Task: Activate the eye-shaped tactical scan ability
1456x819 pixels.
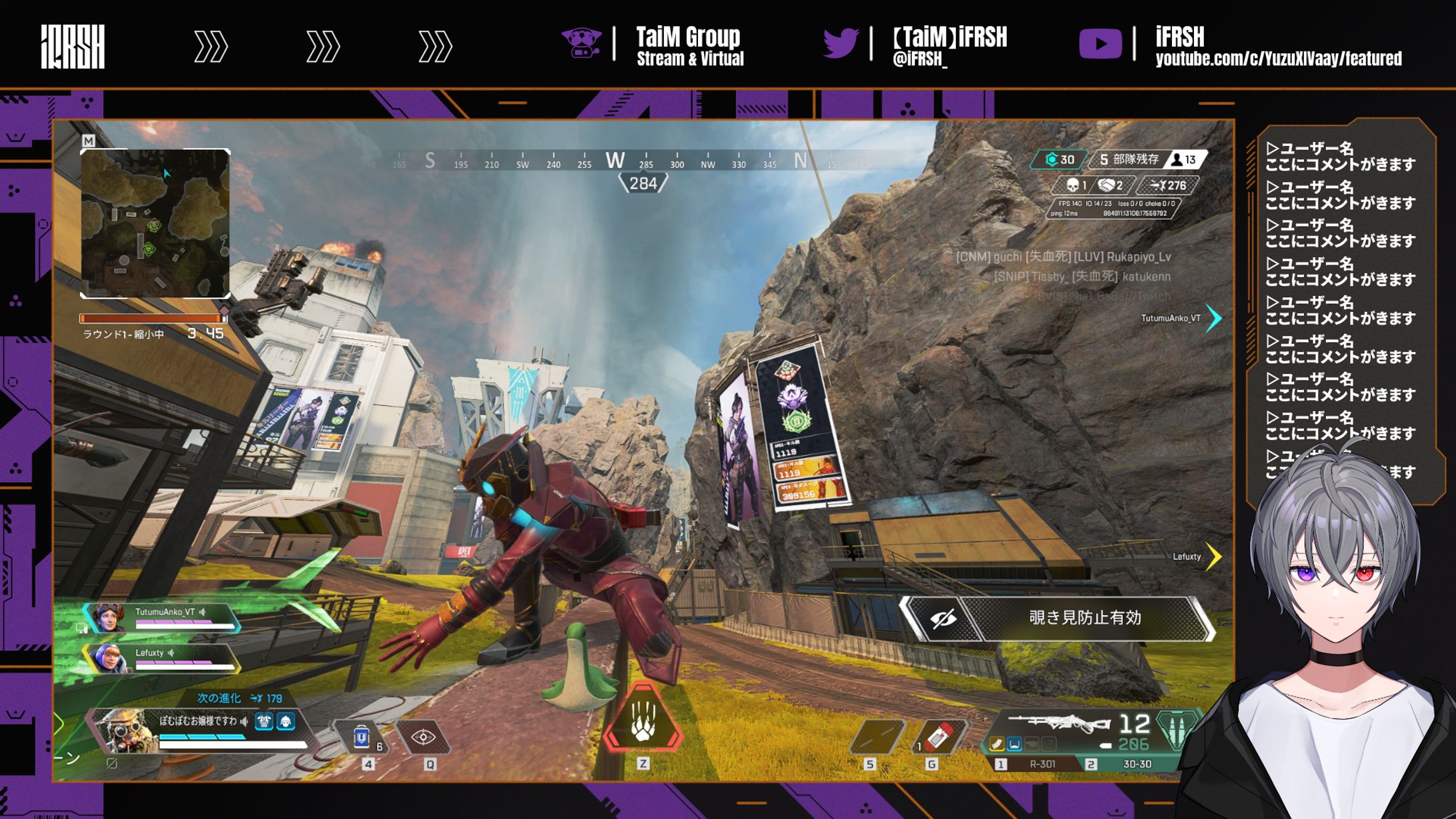Action: (x=423, y=737)
